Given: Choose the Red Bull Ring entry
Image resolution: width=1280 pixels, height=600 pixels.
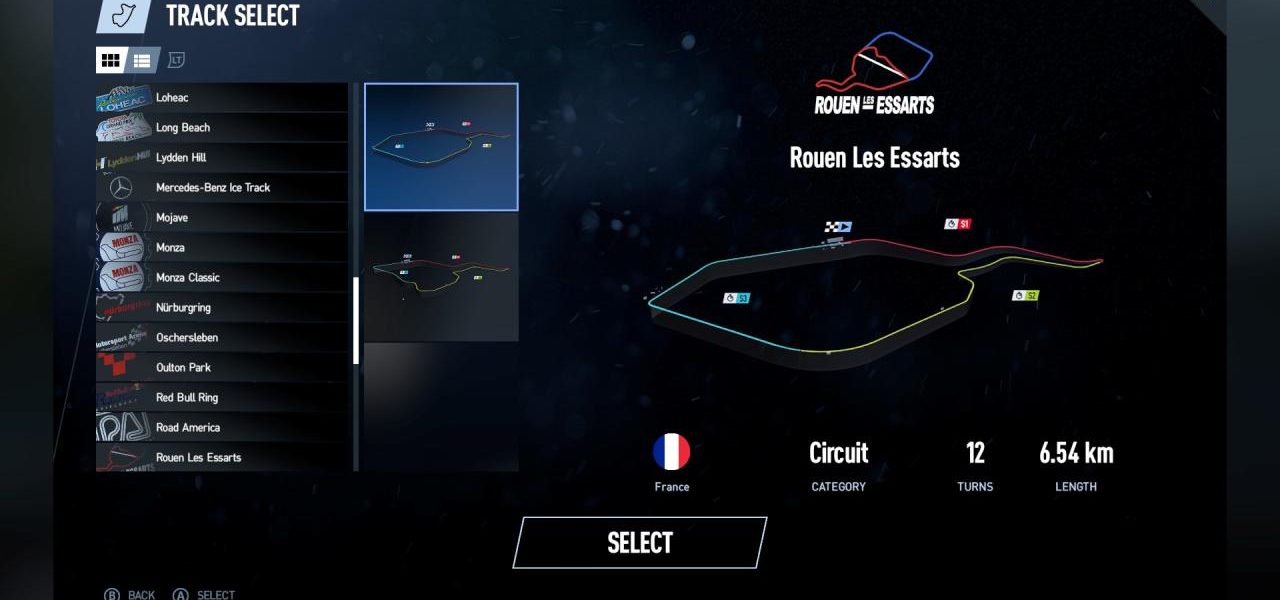Looking at the screenshot, I should (222, 398).
